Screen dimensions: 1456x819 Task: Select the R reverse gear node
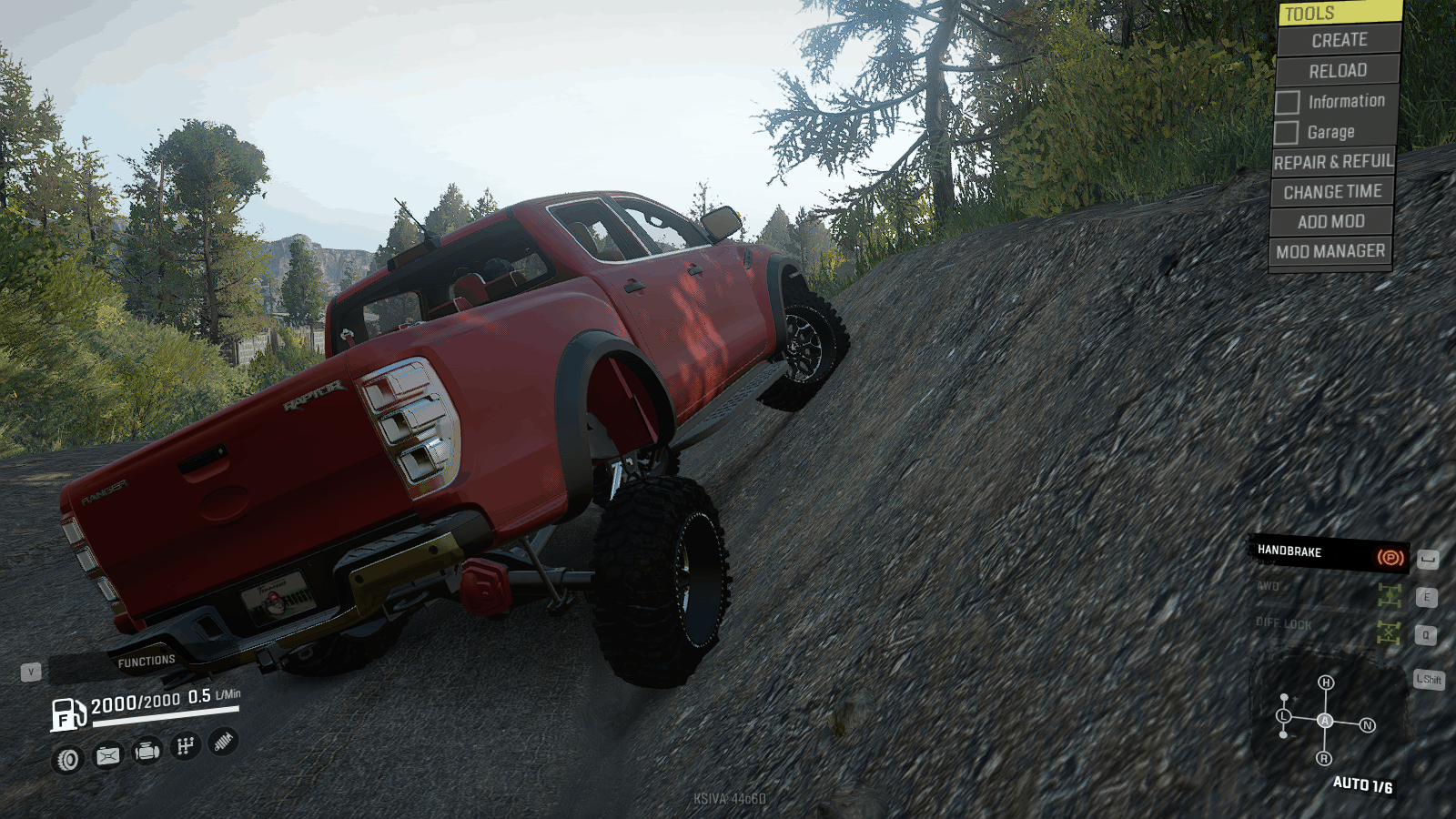click(1324, 758)
